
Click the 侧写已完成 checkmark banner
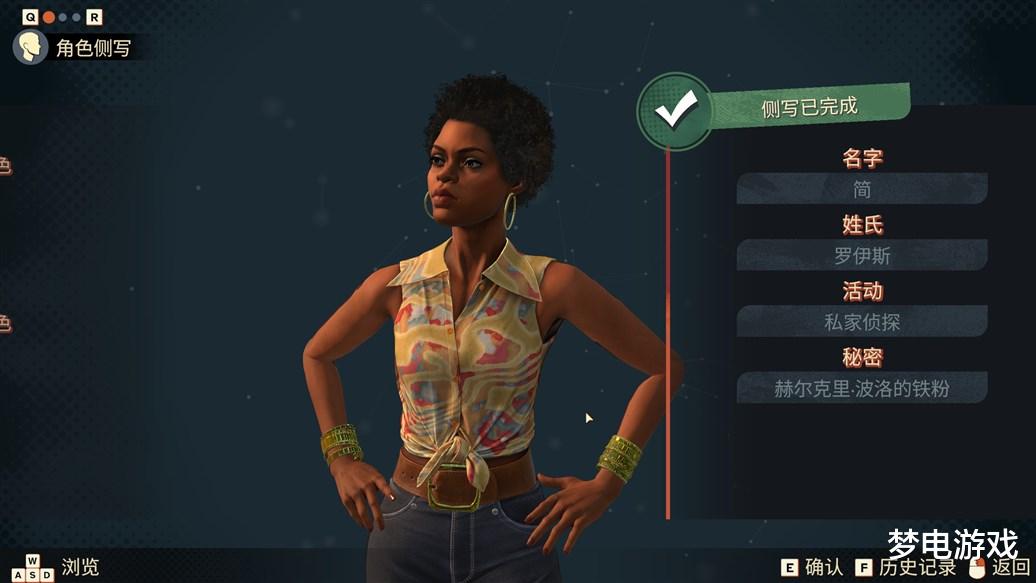pos(676,111)
